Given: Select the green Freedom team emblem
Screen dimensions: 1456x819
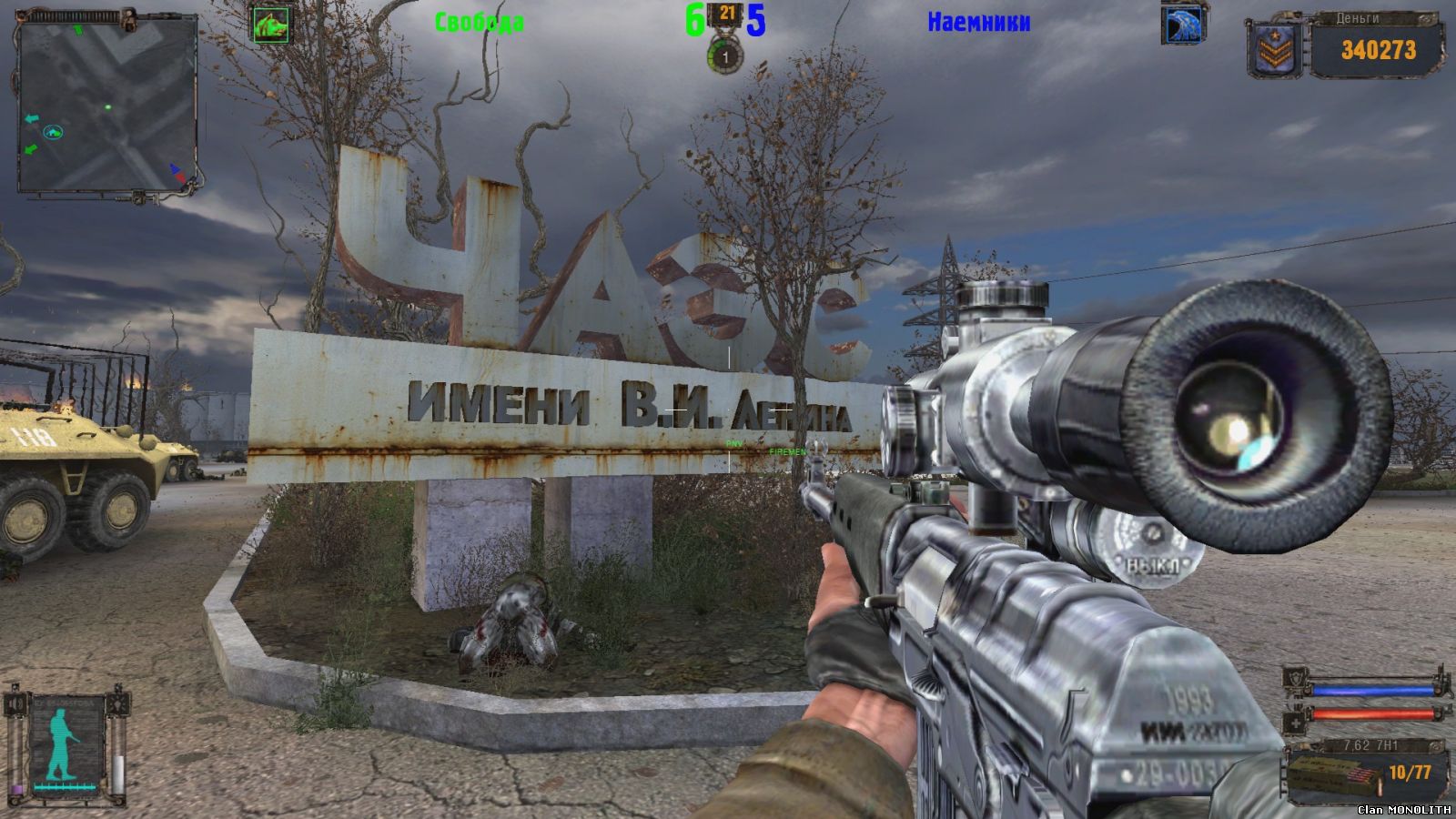Looking at the screenshot, I should [271, 25].
